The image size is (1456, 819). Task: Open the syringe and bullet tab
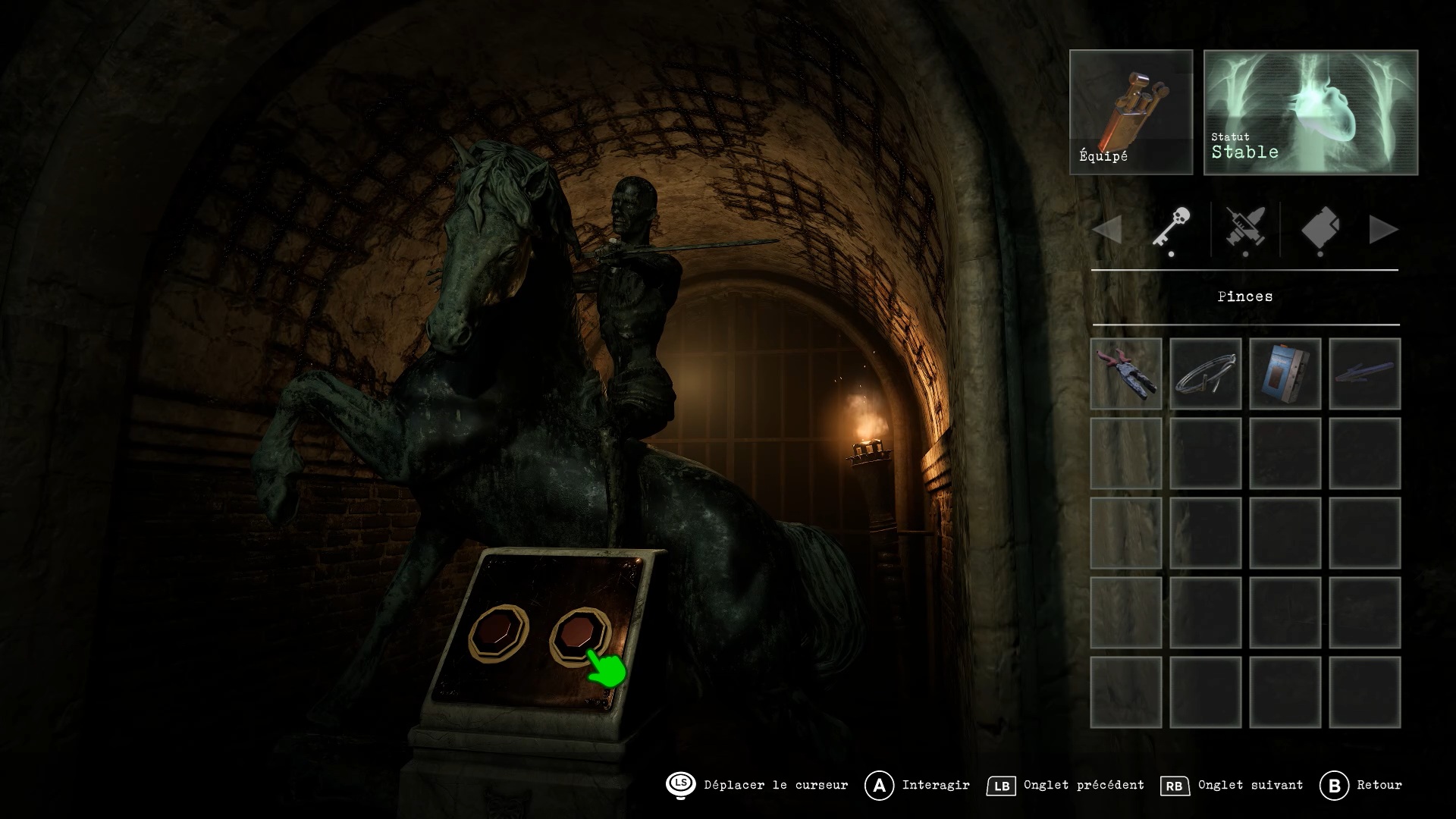(x=1245, y=228)
